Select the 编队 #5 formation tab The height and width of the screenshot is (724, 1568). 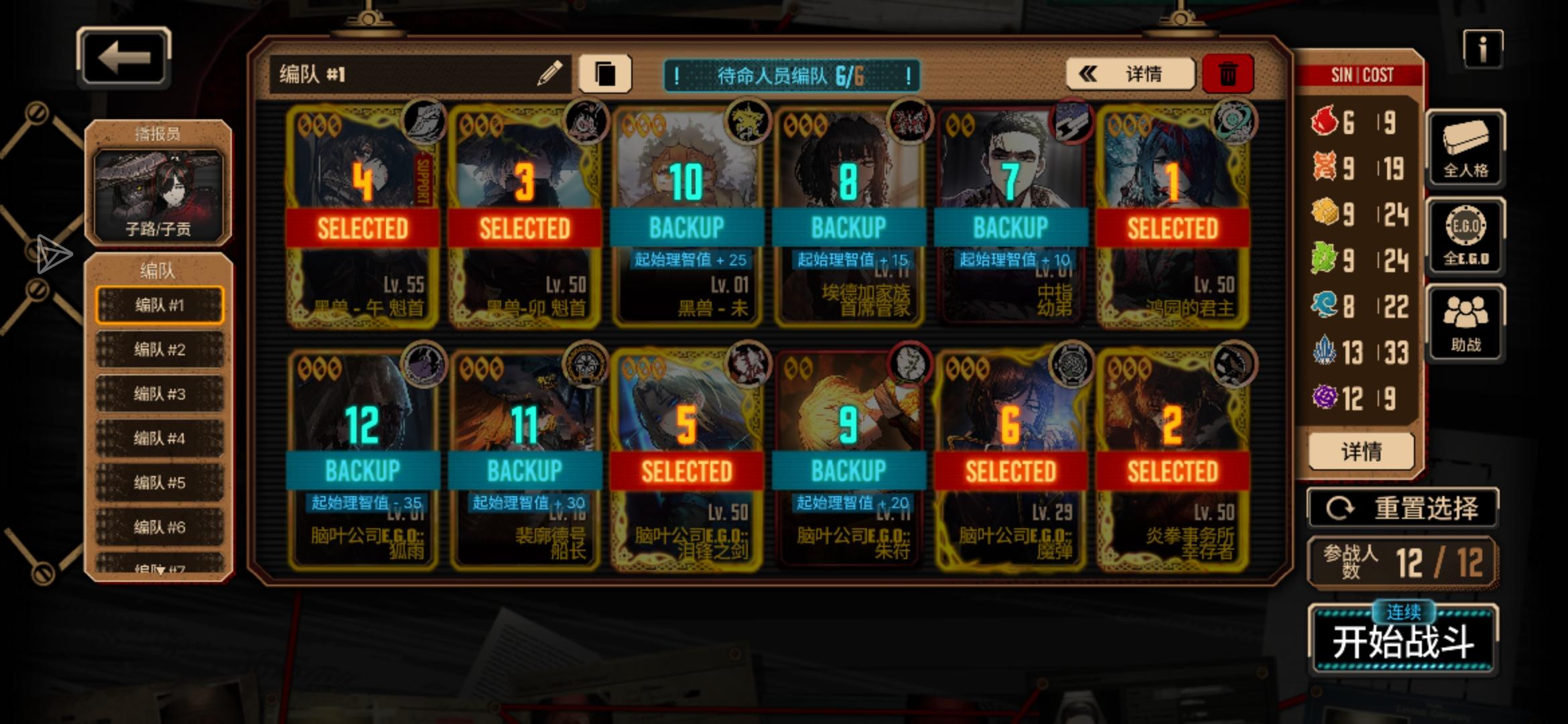coord(160,482)
